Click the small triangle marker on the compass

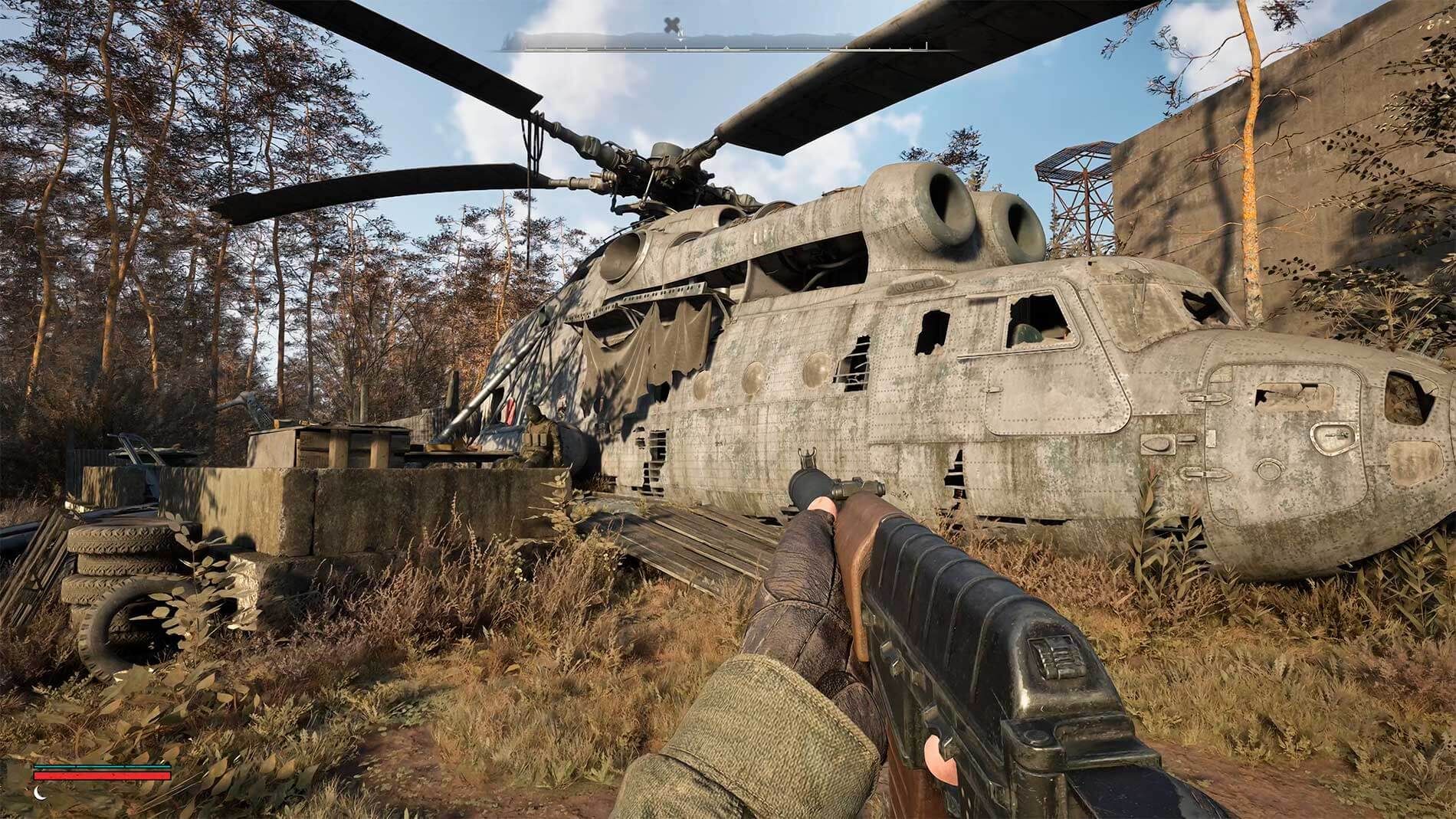pyautogui.click(x=726, y=48)
